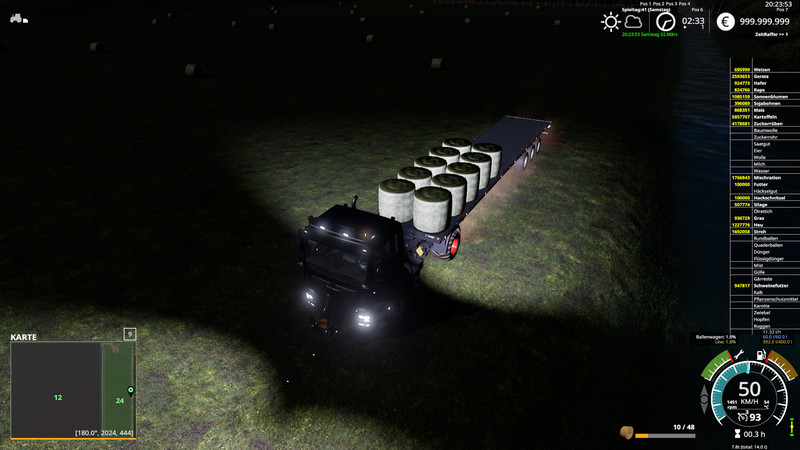Click the cloud weather icon
The height and width of the screenshot is (450, 800).
635,21
